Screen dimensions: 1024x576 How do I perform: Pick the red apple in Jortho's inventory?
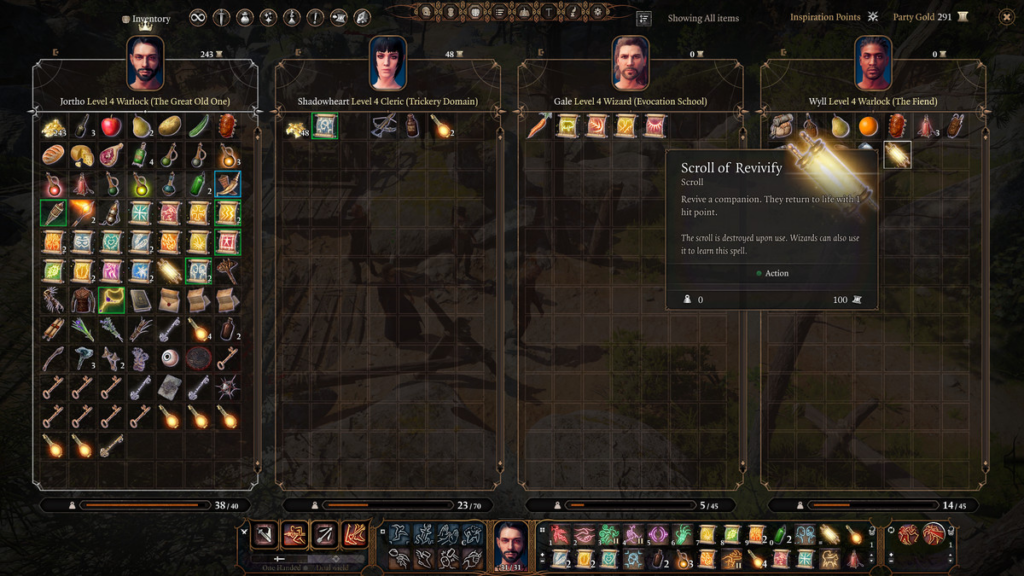click(x=111, y=127)
